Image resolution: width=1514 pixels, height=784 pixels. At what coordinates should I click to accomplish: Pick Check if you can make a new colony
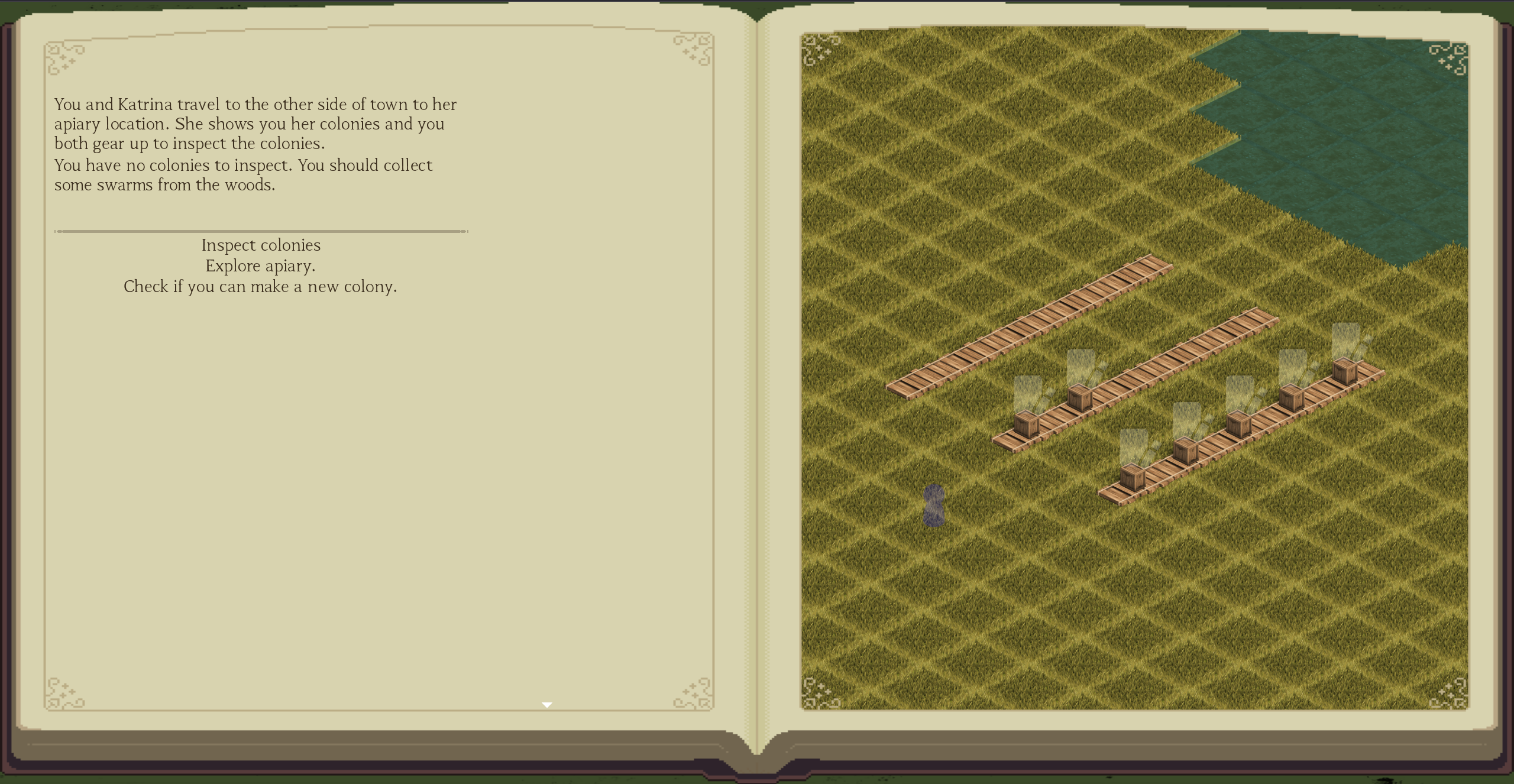pyautogui.click(x=260, y=287)
